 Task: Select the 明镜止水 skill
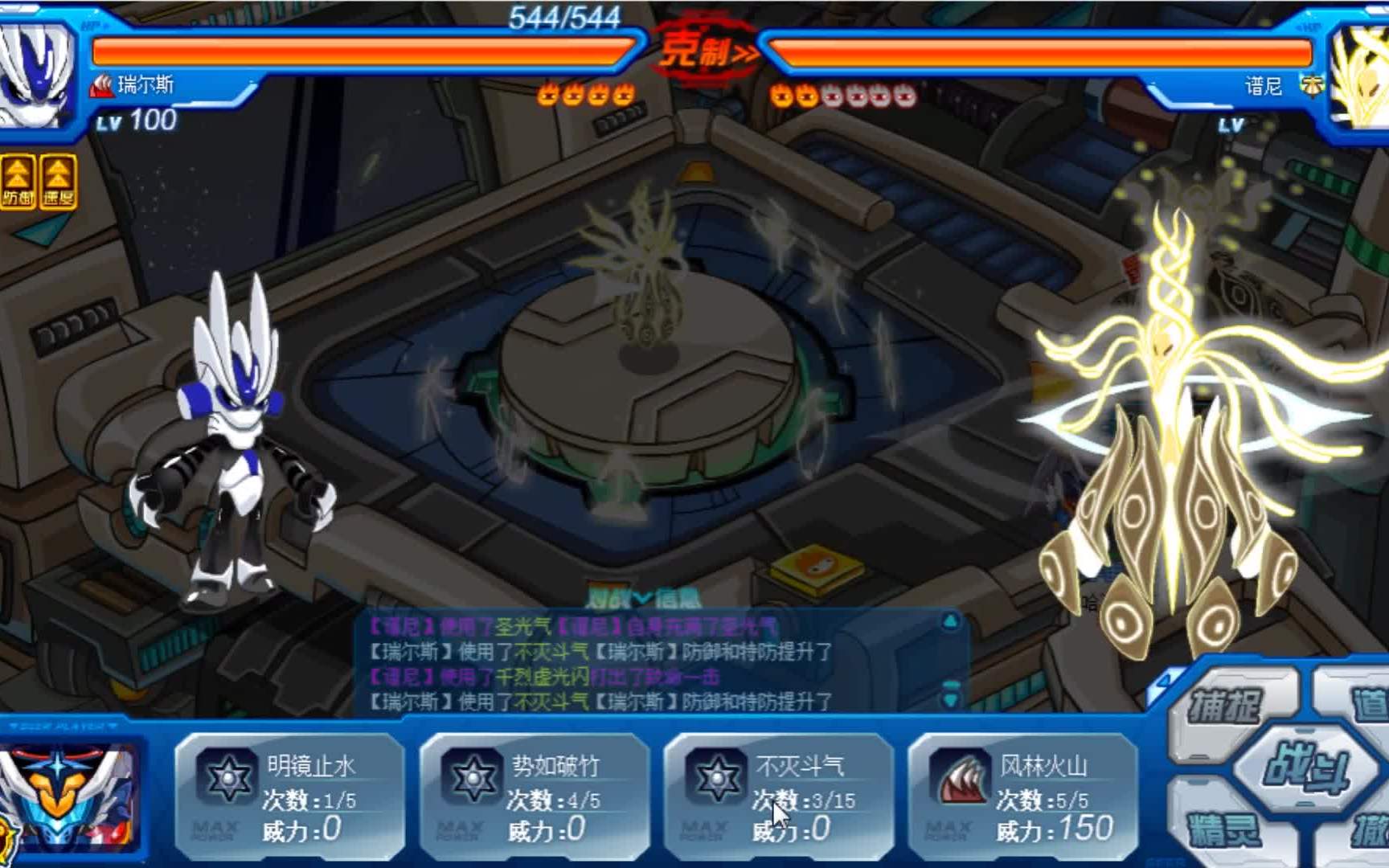289,797
